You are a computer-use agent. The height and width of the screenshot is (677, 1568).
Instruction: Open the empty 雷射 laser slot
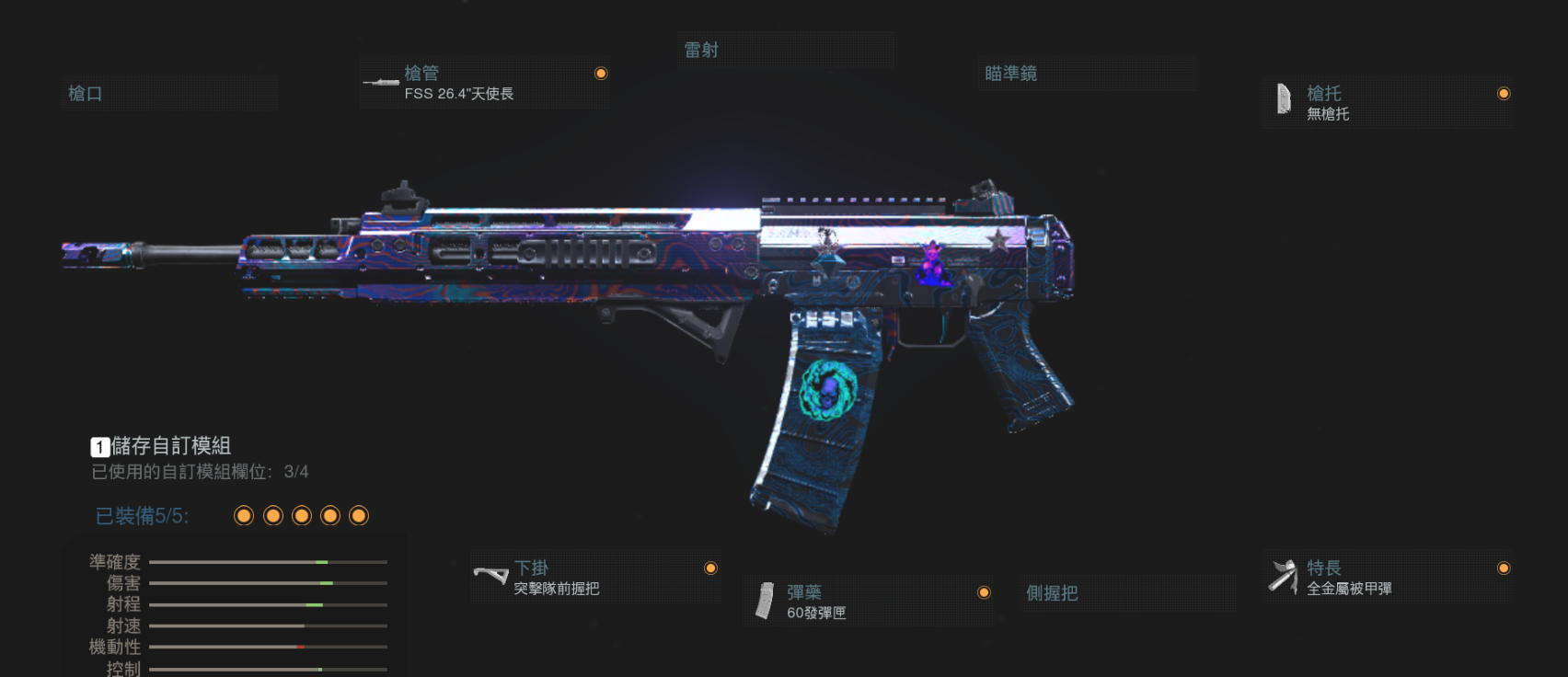(x=786, y=51)
